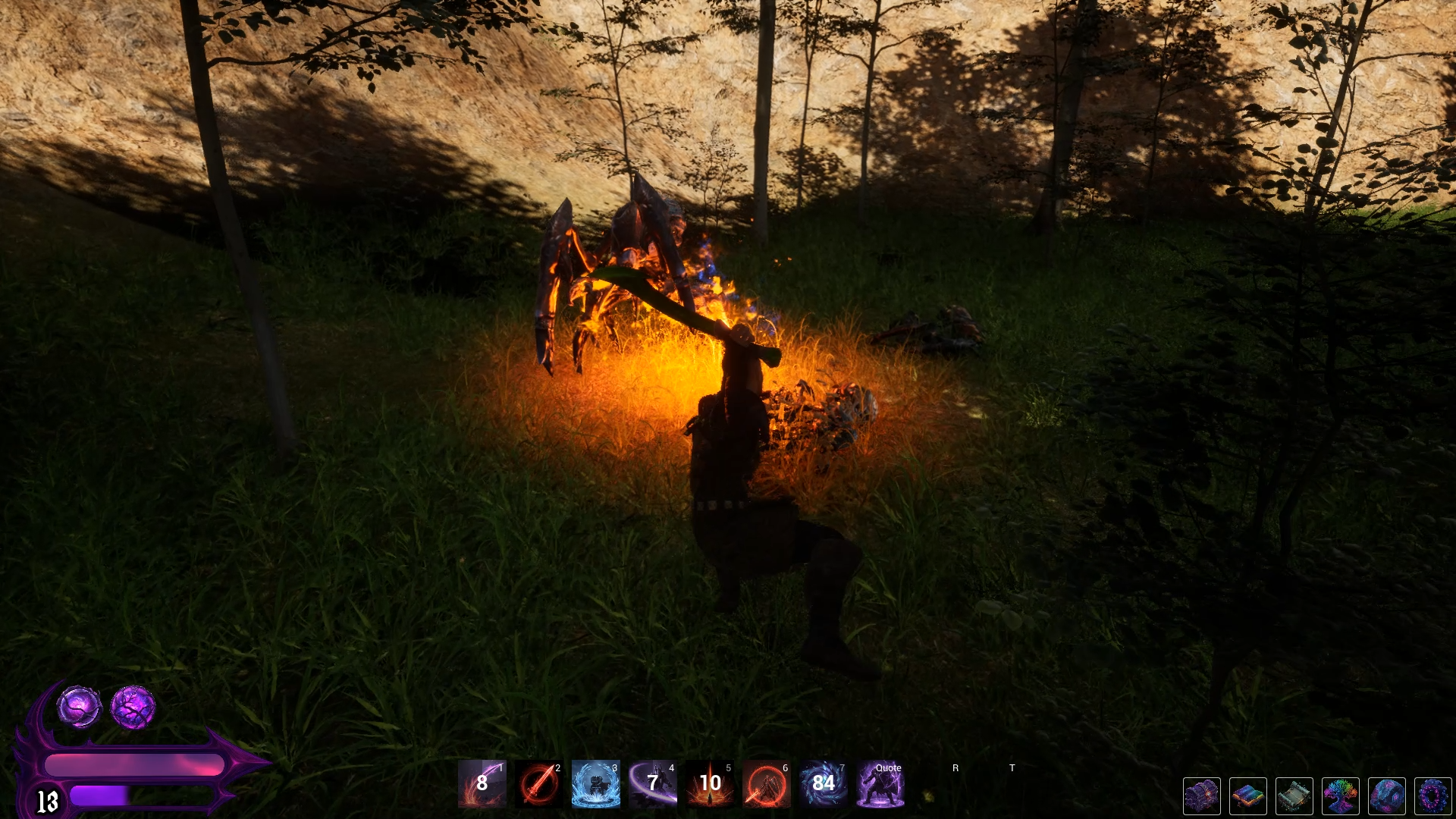Activate the purple slash ability in slot 1
This screenshot has width=1456, height=819.
coord(482,783)
